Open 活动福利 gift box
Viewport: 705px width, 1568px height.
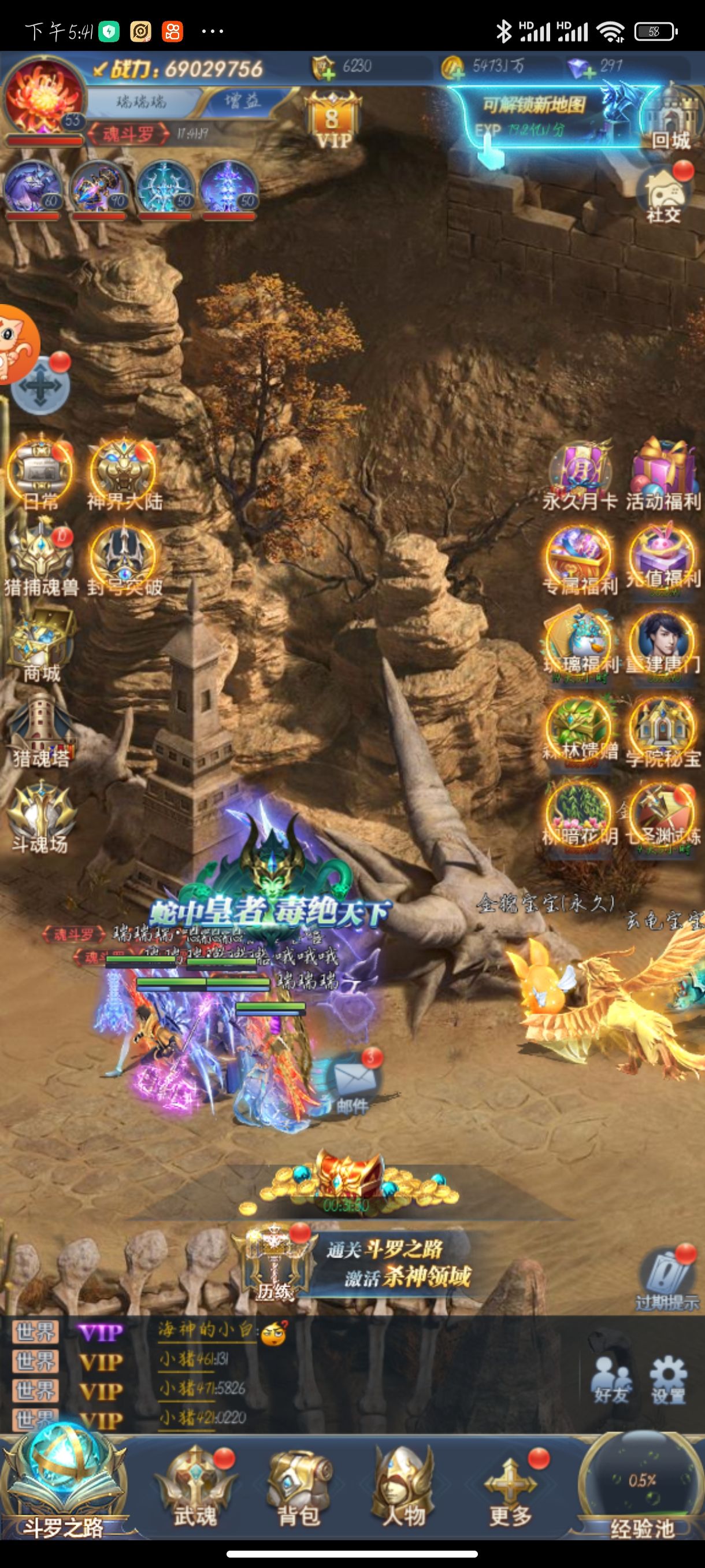[x=663, y=475]
